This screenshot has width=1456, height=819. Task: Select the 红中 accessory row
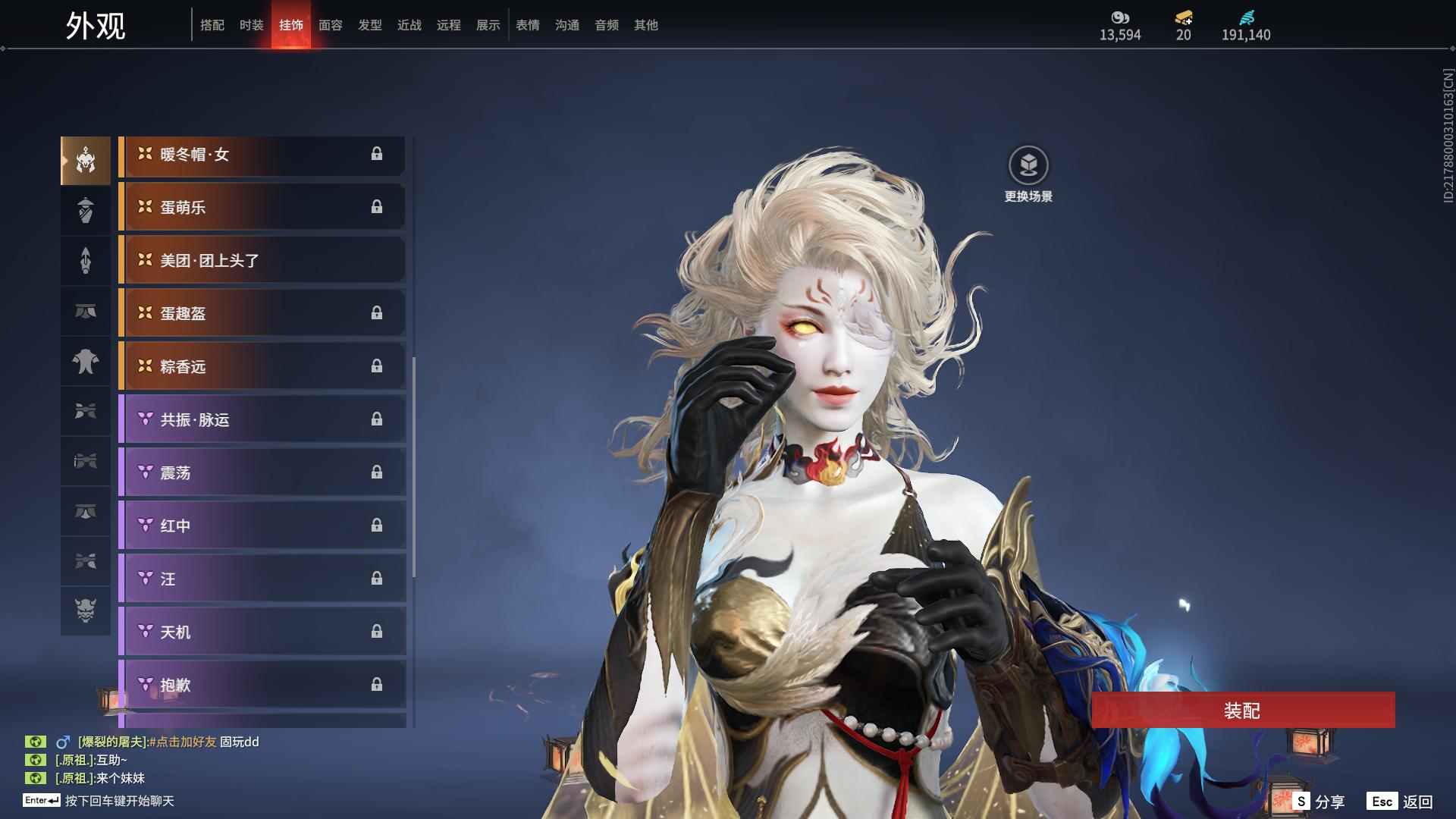coord(262,526)
